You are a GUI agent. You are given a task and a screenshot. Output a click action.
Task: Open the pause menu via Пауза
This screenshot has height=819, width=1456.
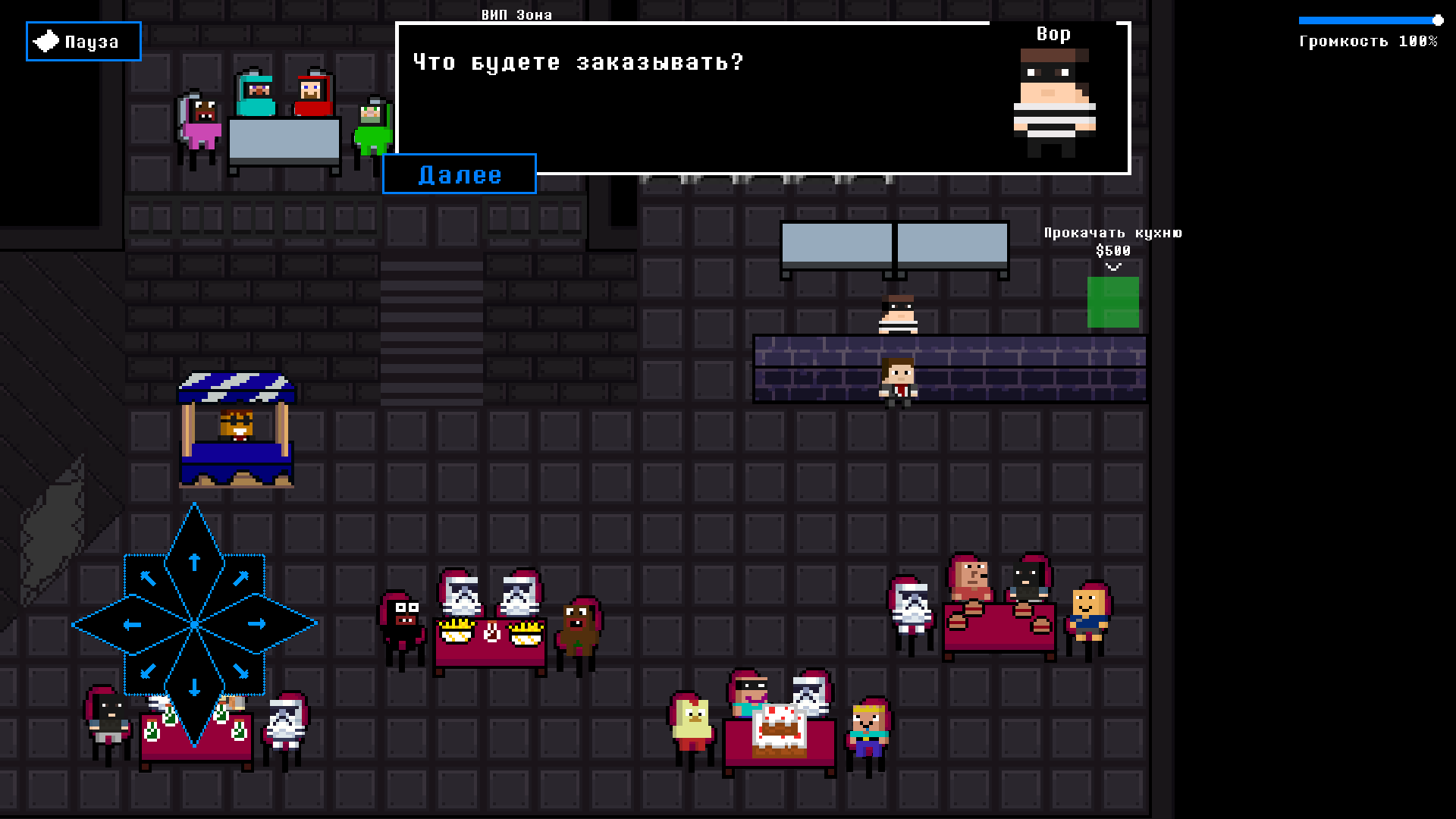click(x=83, y=41)
